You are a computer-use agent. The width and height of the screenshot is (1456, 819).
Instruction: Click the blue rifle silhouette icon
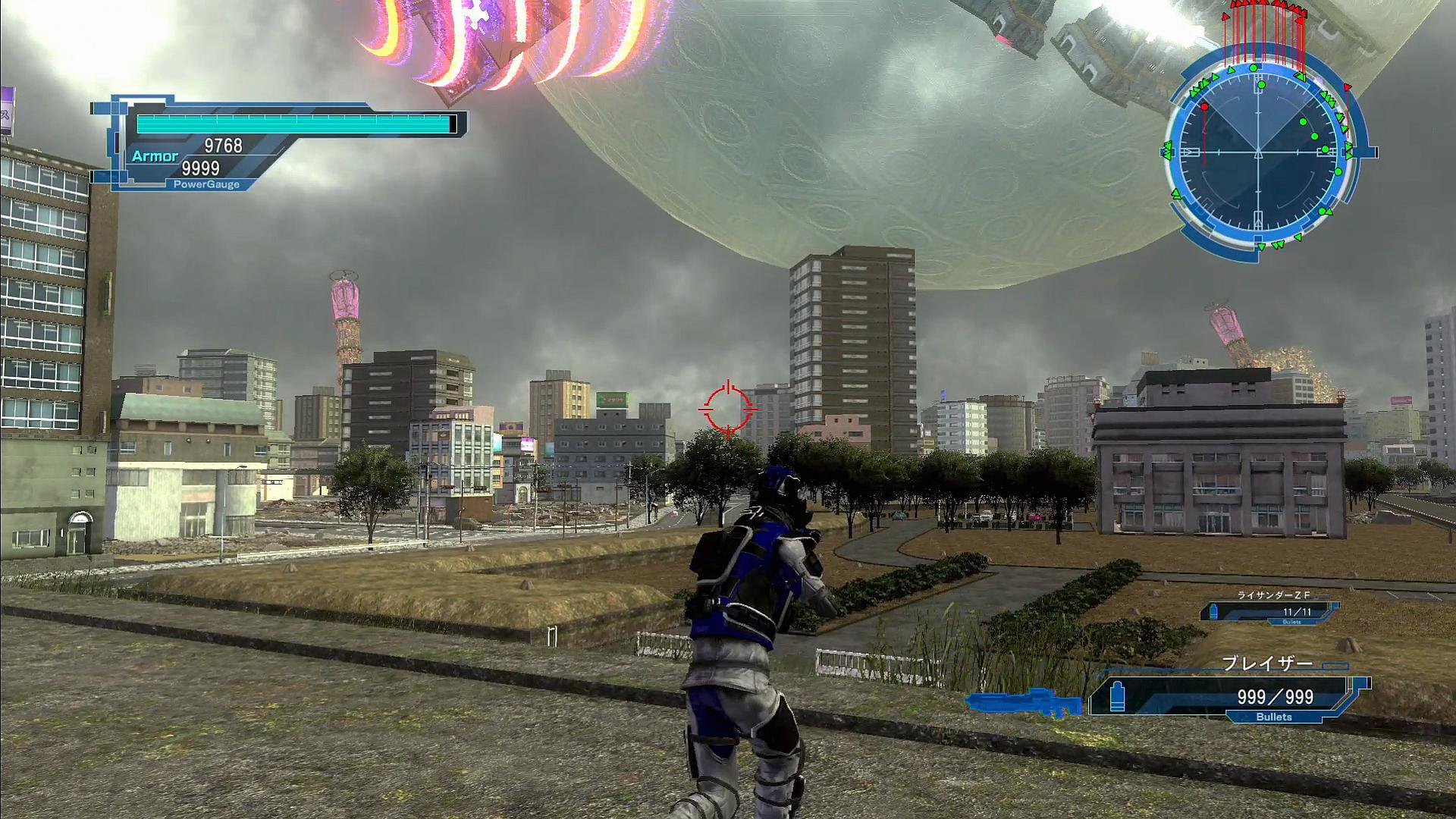(x=1025, y=702)
